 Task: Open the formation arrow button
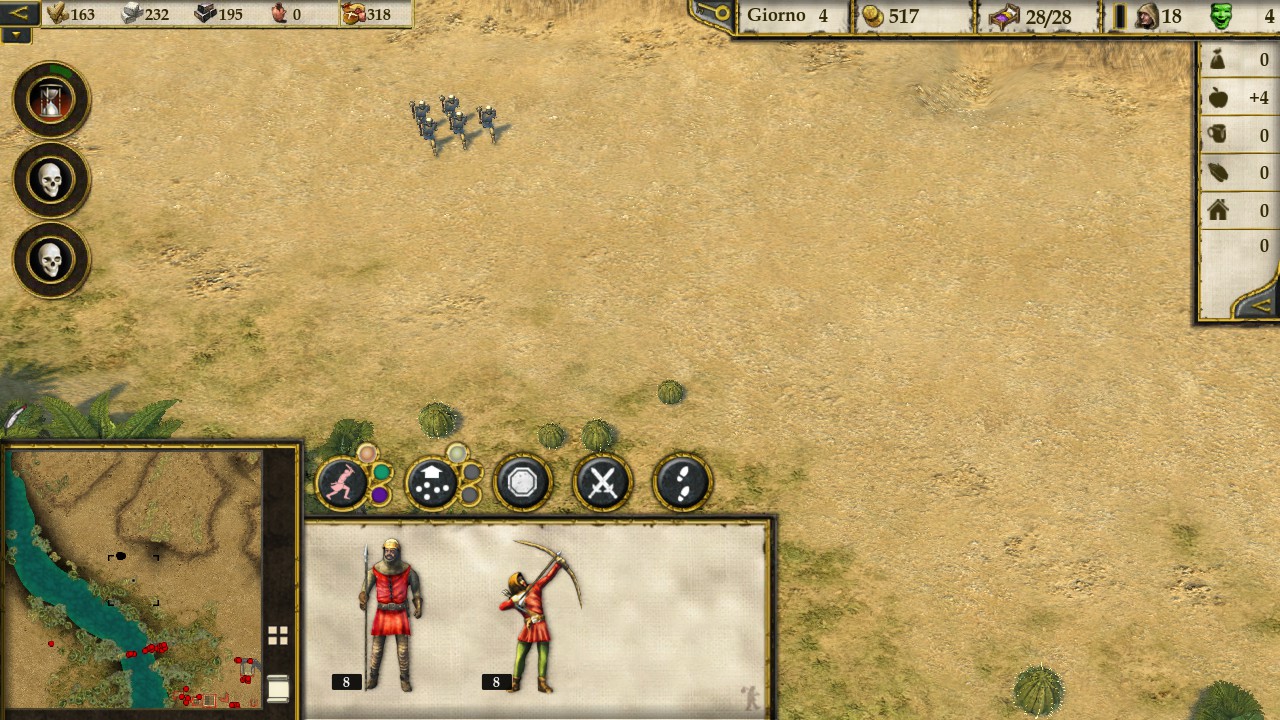point(432,484)
